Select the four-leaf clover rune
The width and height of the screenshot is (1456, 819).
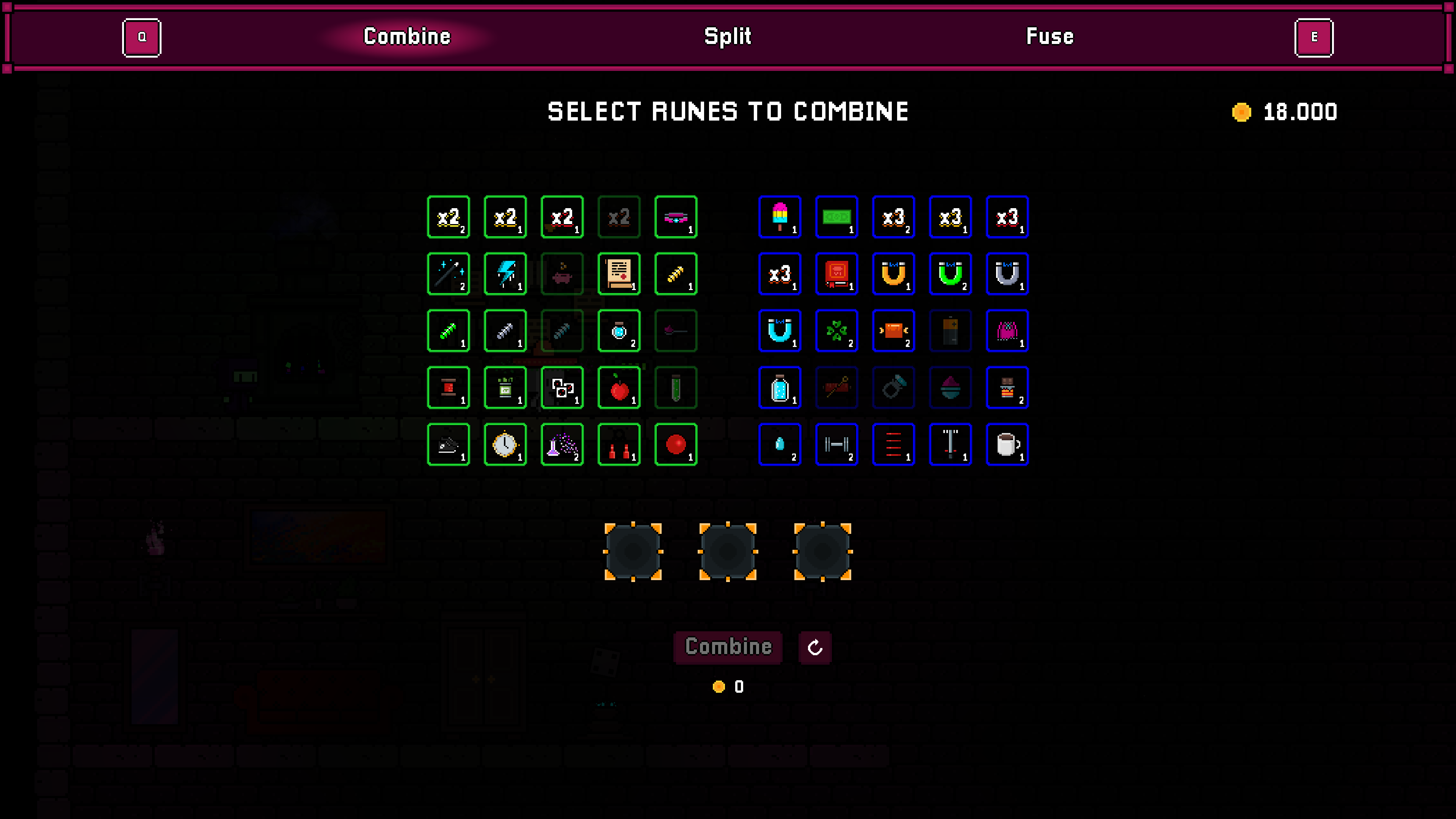tap(837, 331)
